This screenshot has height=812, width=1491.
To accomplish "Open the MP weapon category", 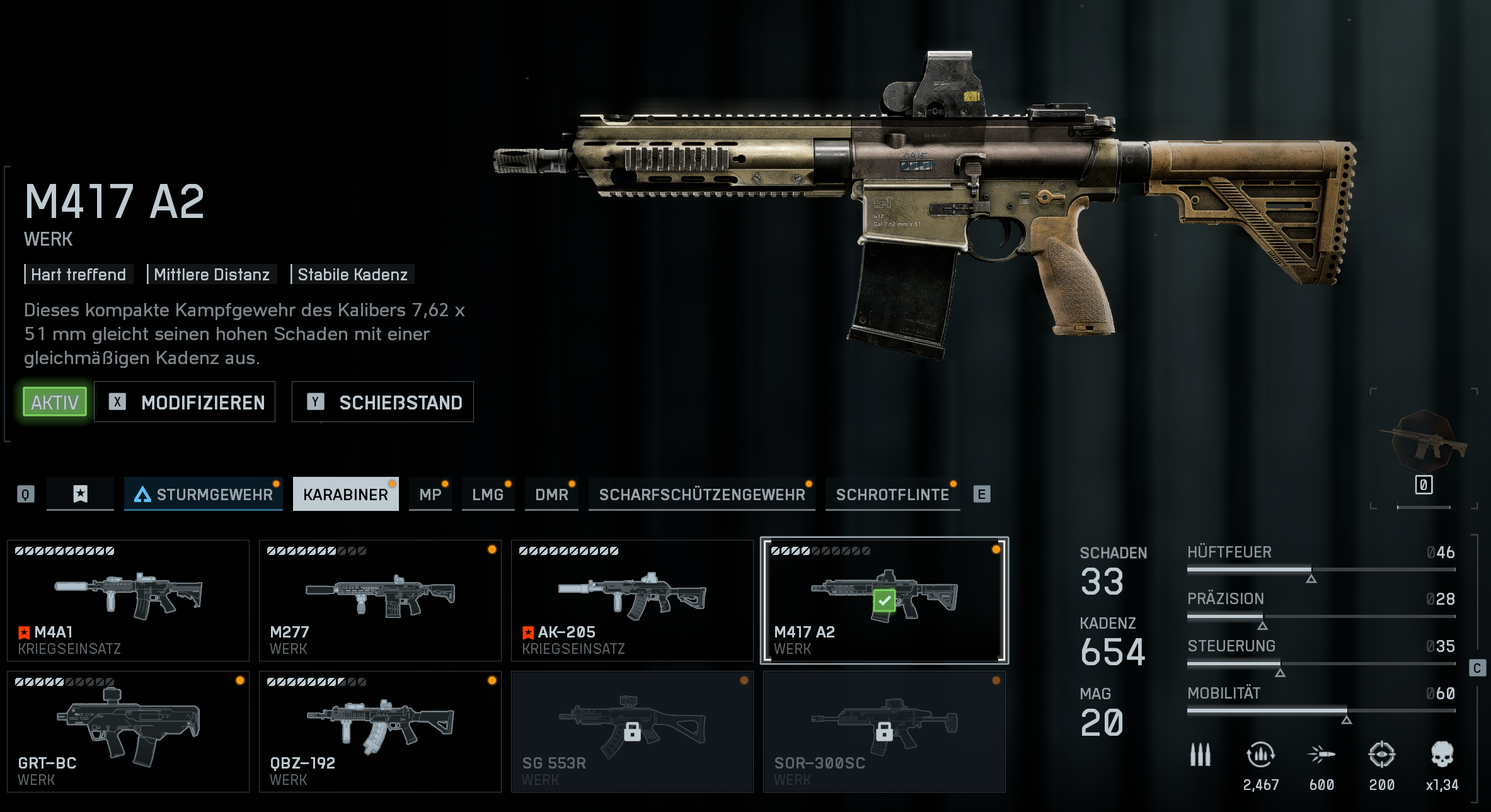I will (430, 495).
